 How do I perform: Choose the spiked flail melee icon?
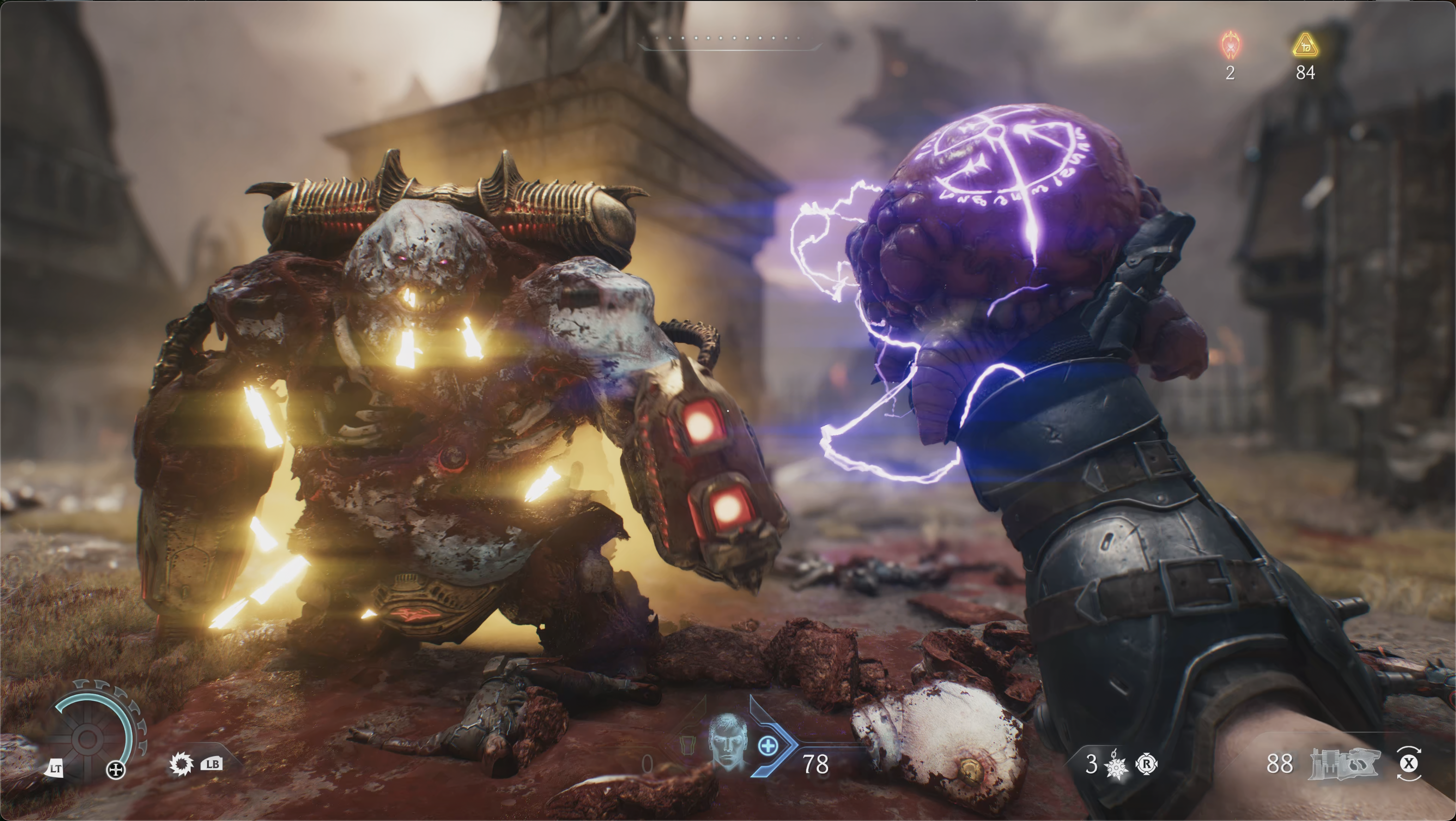[x=1116, y=766]
